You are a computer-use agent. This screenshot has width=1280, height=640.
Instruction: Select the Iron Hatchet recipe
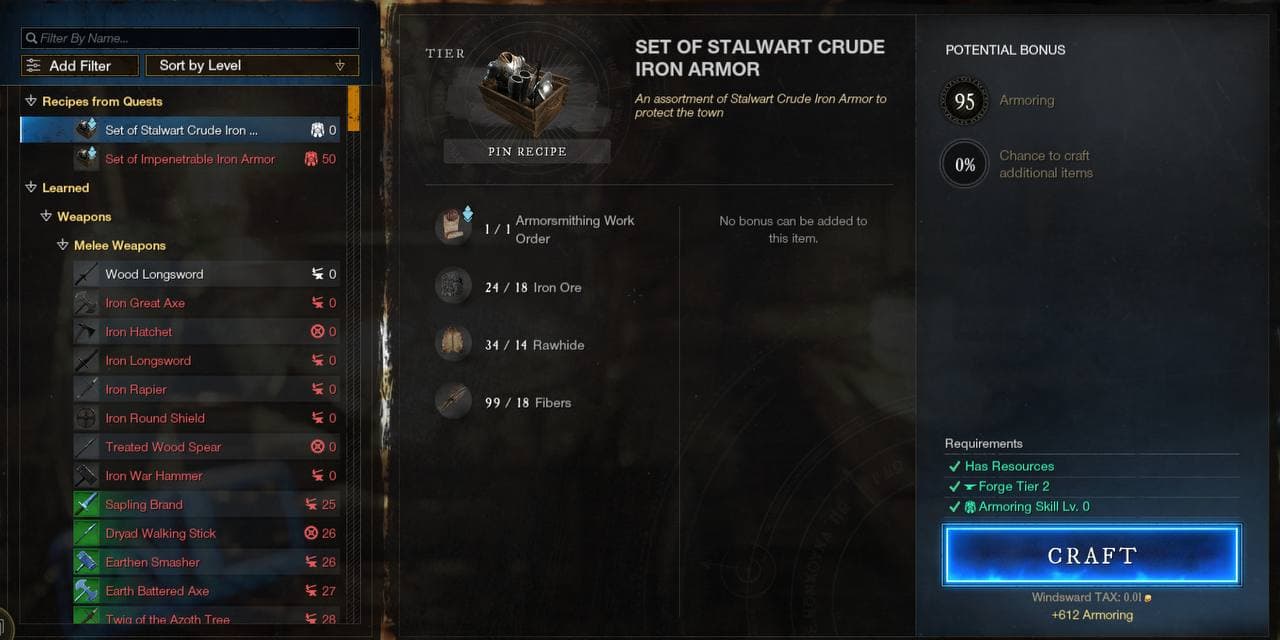tap(139, 332)
